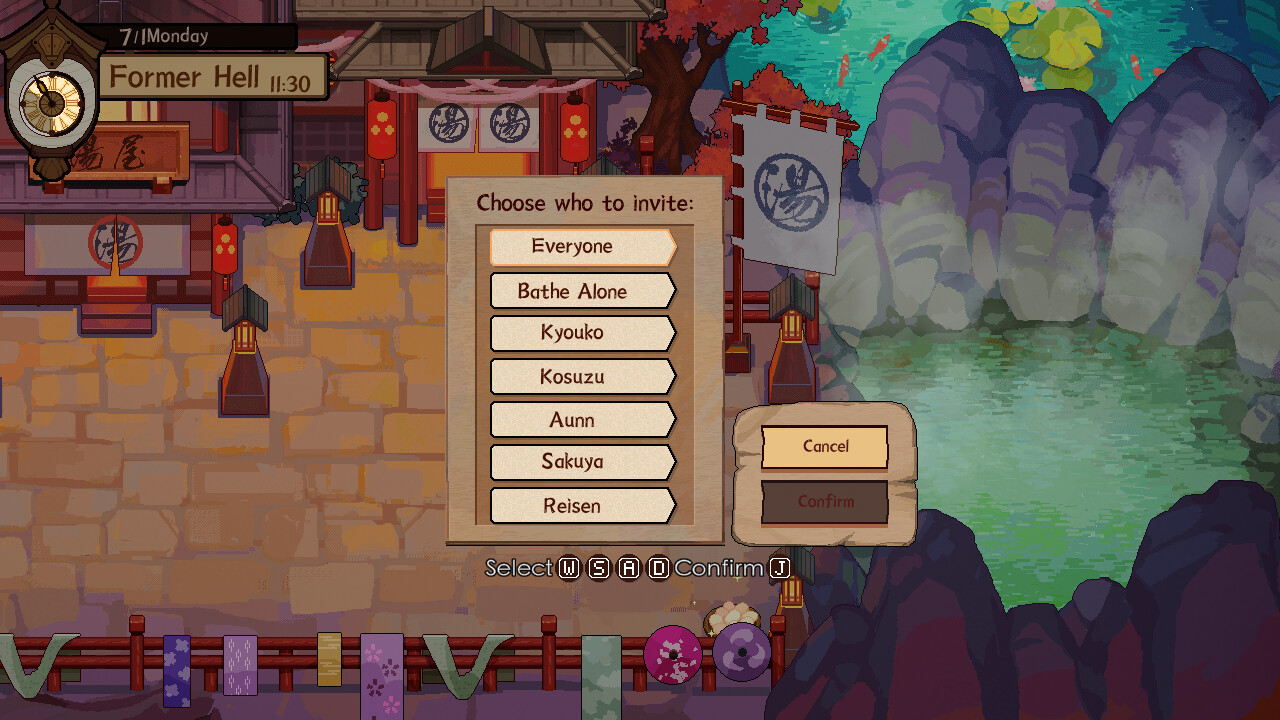
Task: Choose Kyouko from the invite list
Action: 582,333
